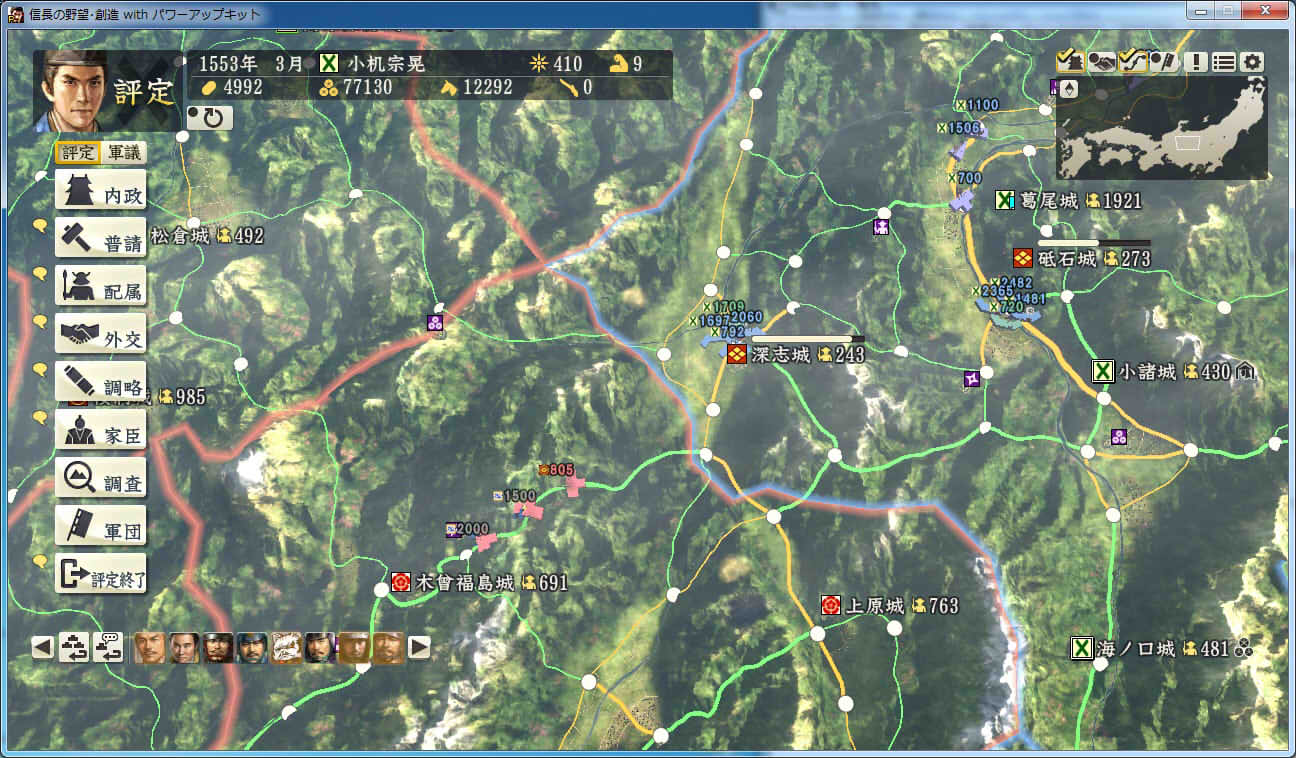Toggle the castle display filter
Screen dimensions: 1296x758
tap(1069, 62)
